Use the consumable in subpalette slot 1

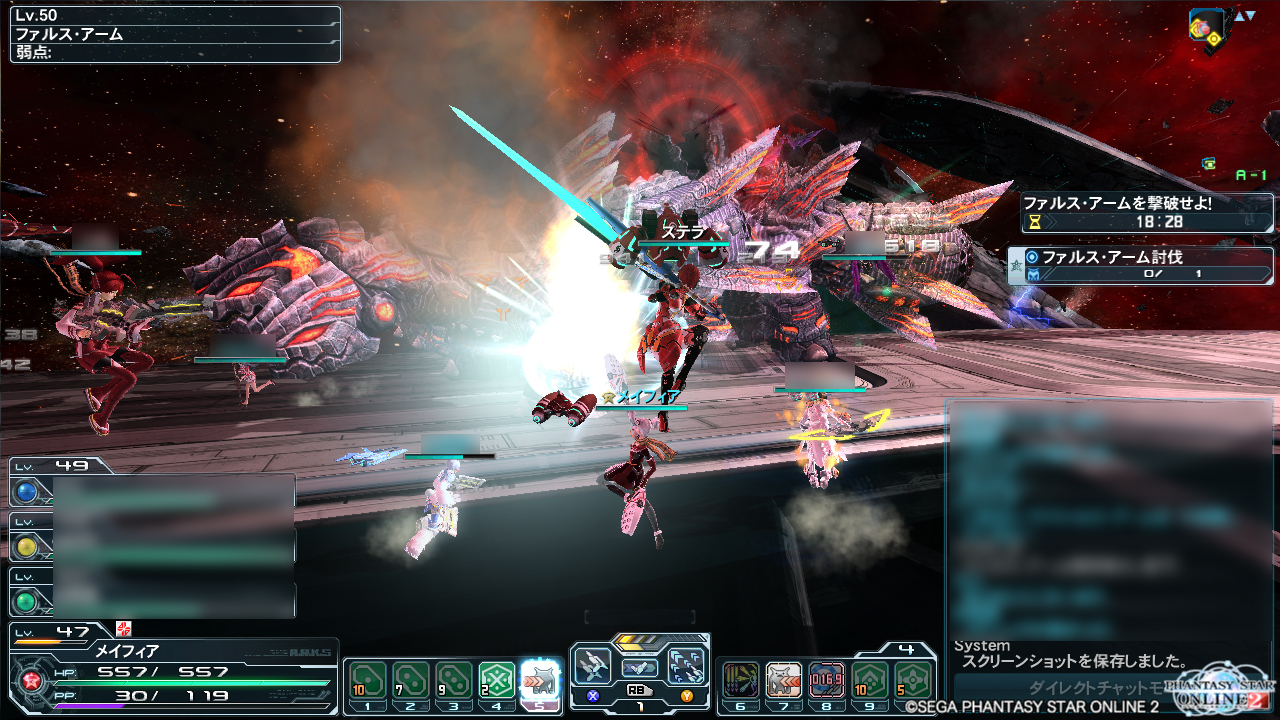click(x=367, y=680)
